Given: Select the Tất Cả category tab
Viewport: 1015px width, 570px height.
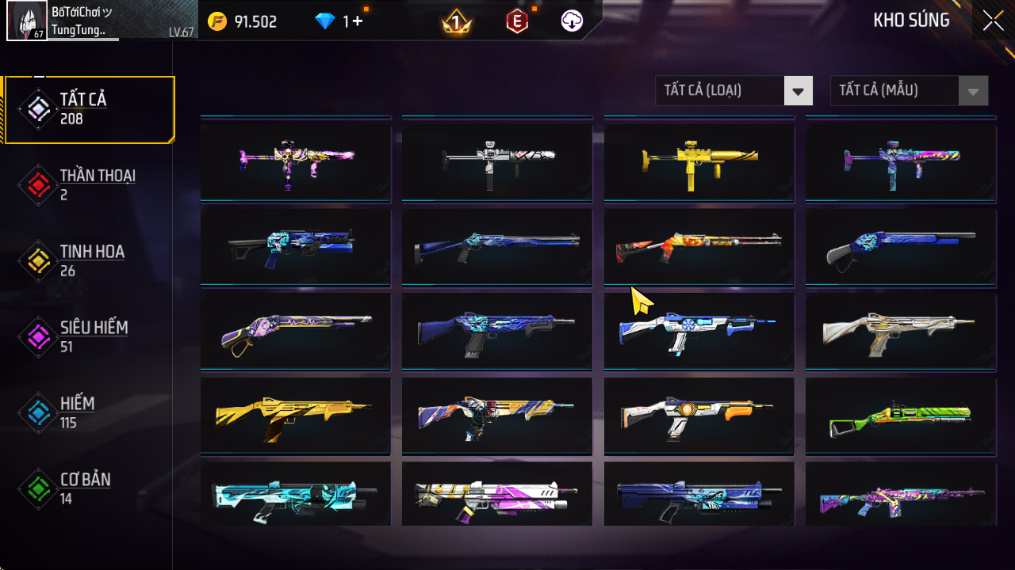Looking at the screenshot, I should (x=90, y=109).
